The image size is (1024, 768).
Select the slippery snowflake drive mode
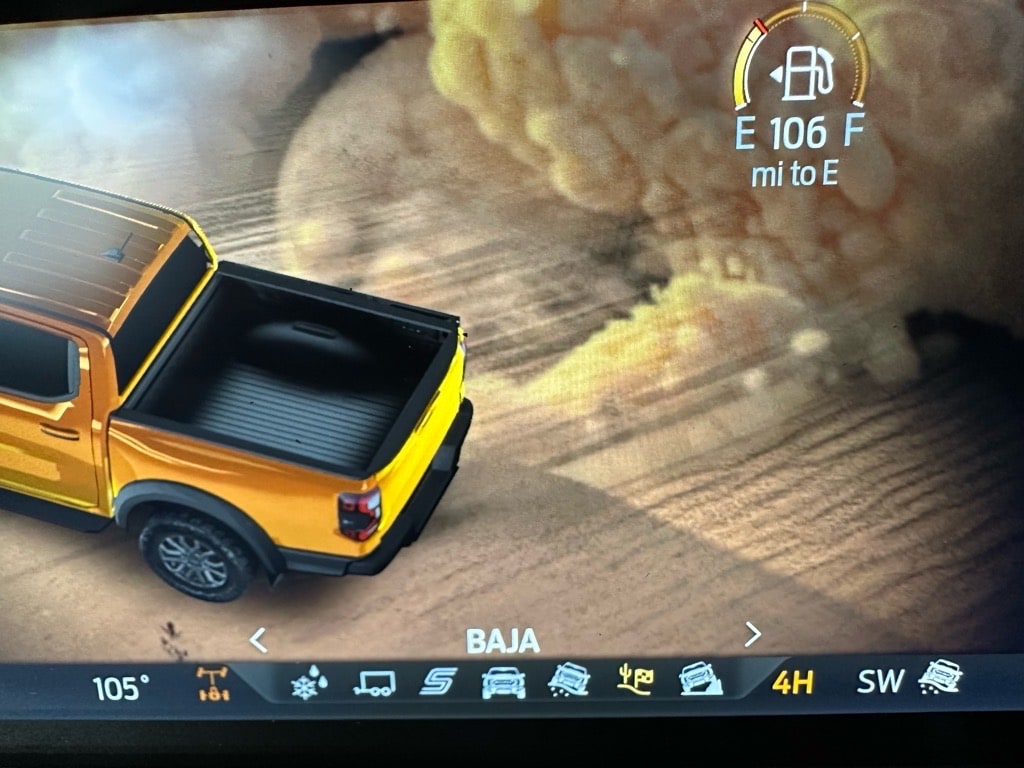click(x=310, y=684)
